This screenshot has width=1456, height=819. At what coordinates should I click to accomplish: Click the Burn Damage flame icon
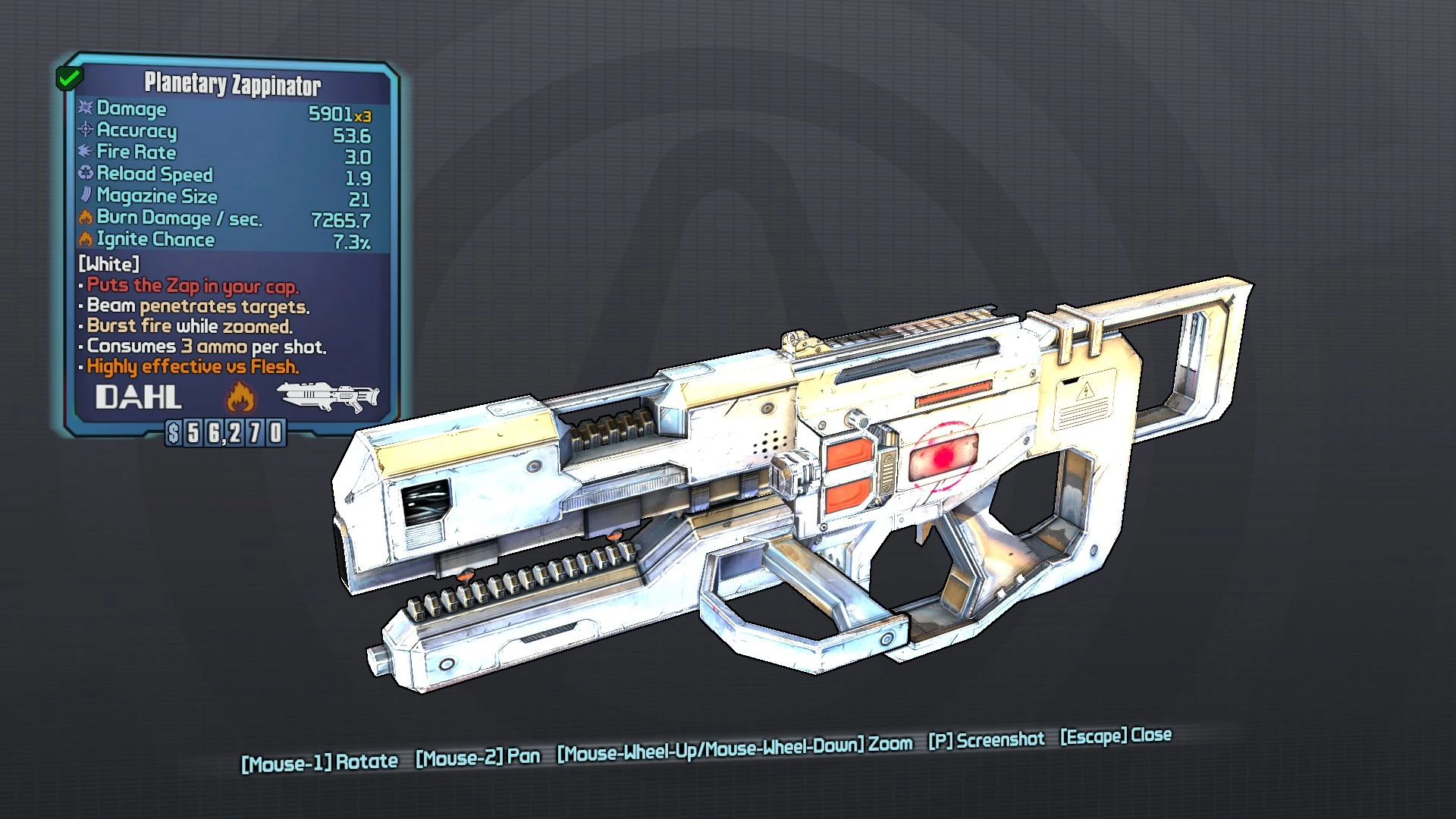click(86, 218)
